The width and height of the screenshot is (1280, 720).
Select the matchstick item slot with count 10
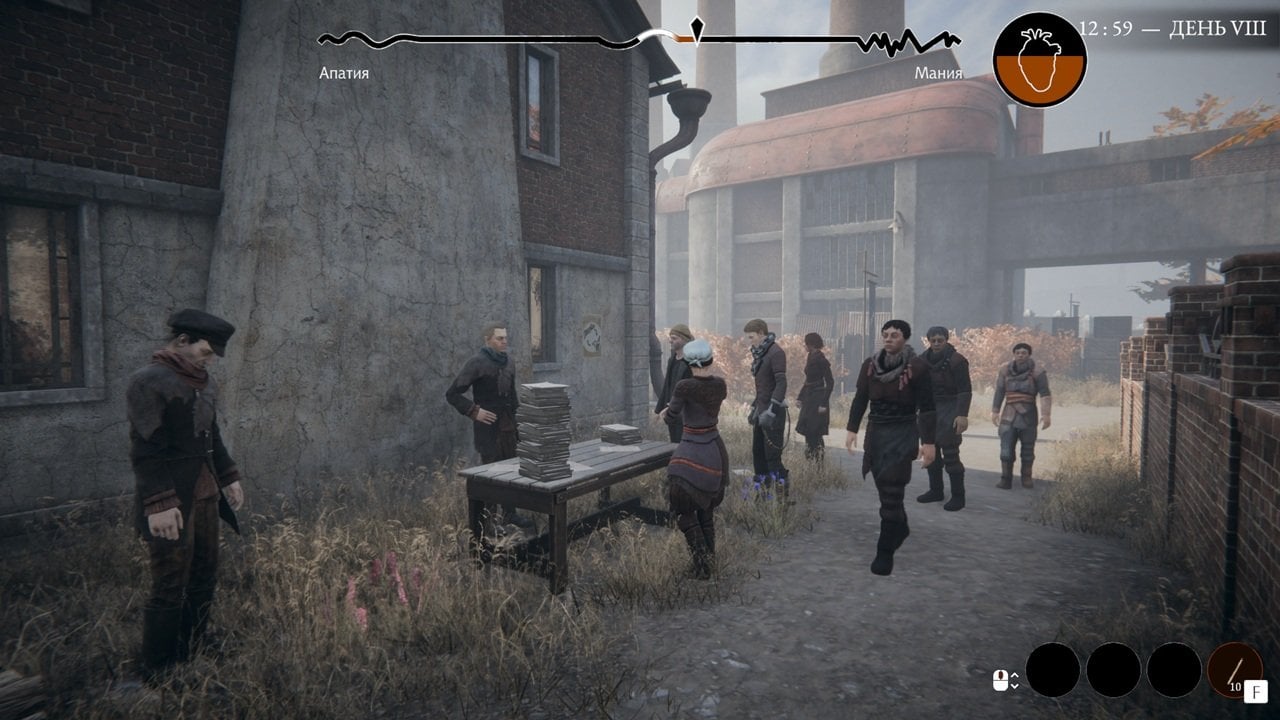click(x=1234, y=669)
